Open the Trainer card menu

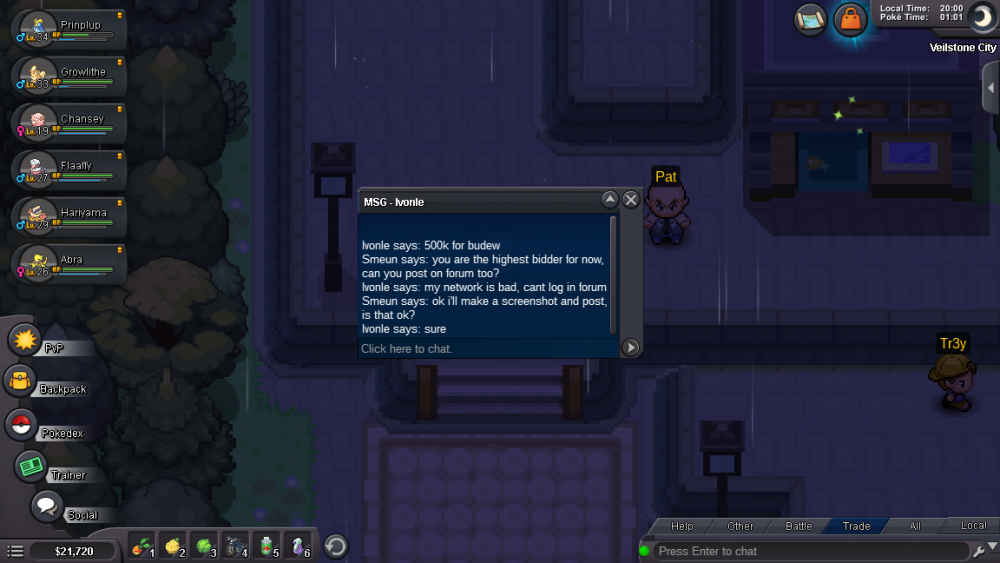(32, 467)
